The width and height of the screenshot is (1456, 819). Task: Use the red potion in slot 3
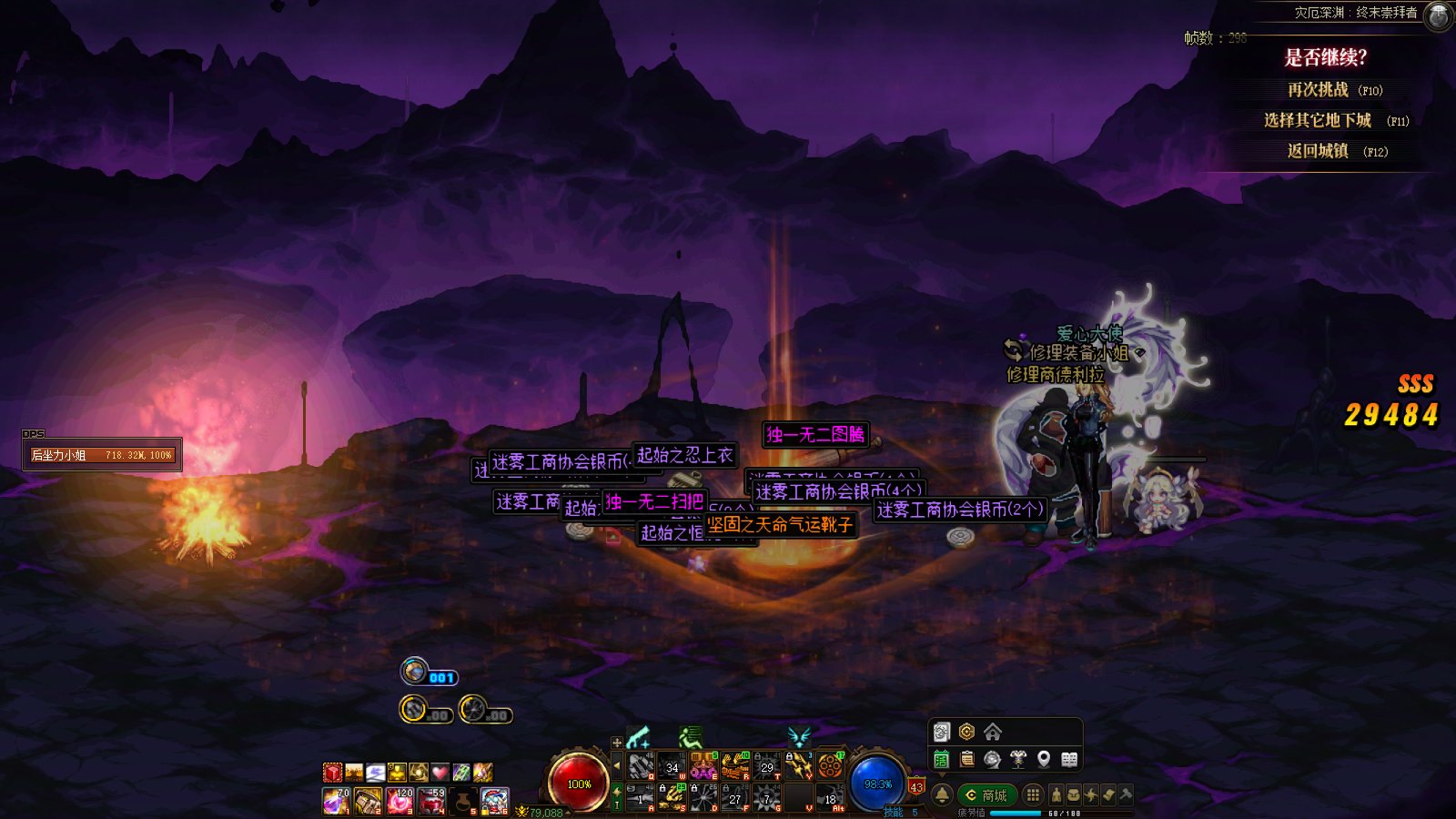400,801
